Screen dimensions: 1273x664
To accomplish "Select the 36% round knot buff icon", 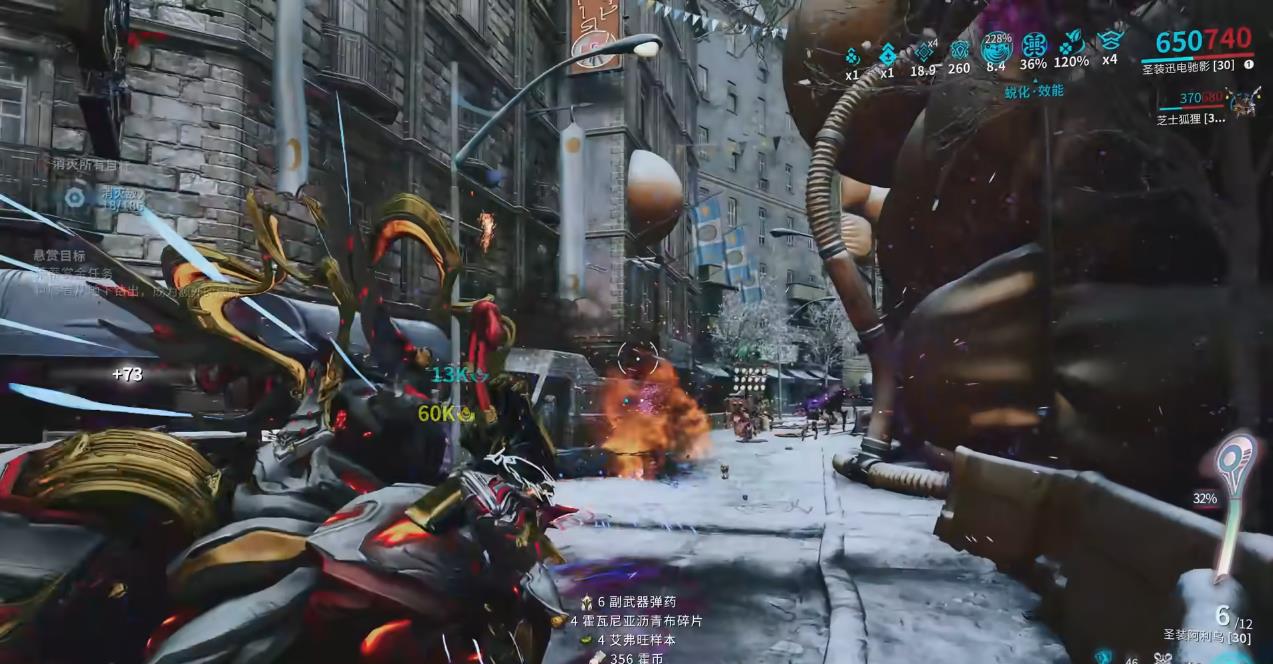I will coord(1034,46).
